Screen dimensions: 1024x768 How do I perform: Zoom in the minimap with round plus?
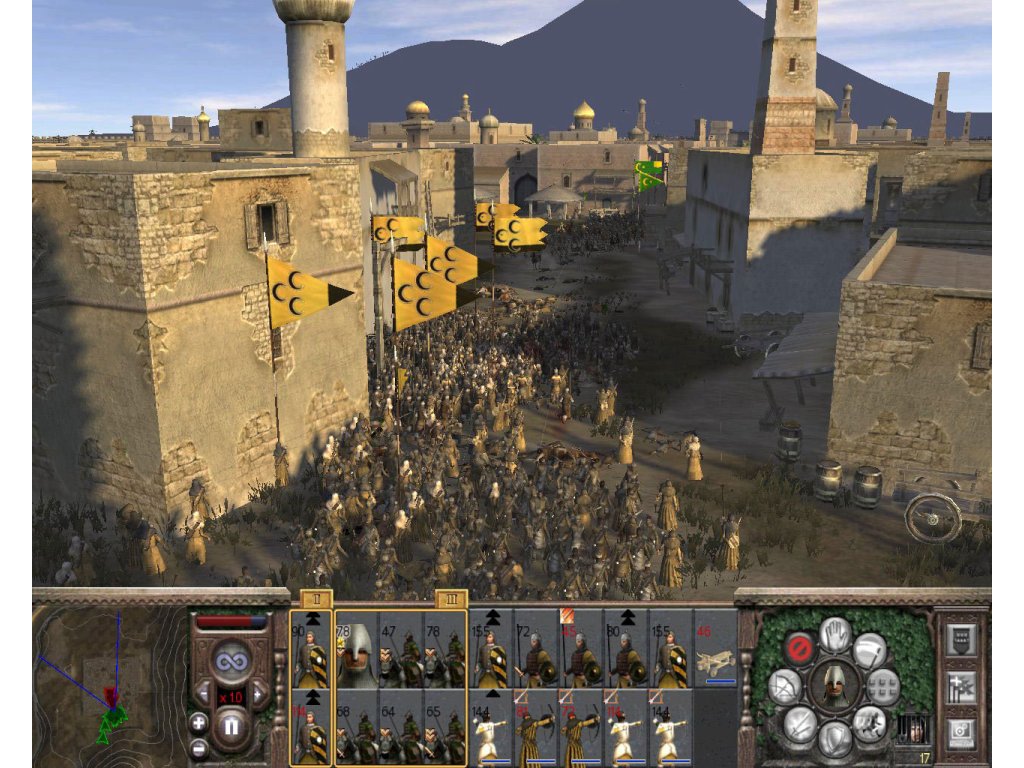pos(198,722)
